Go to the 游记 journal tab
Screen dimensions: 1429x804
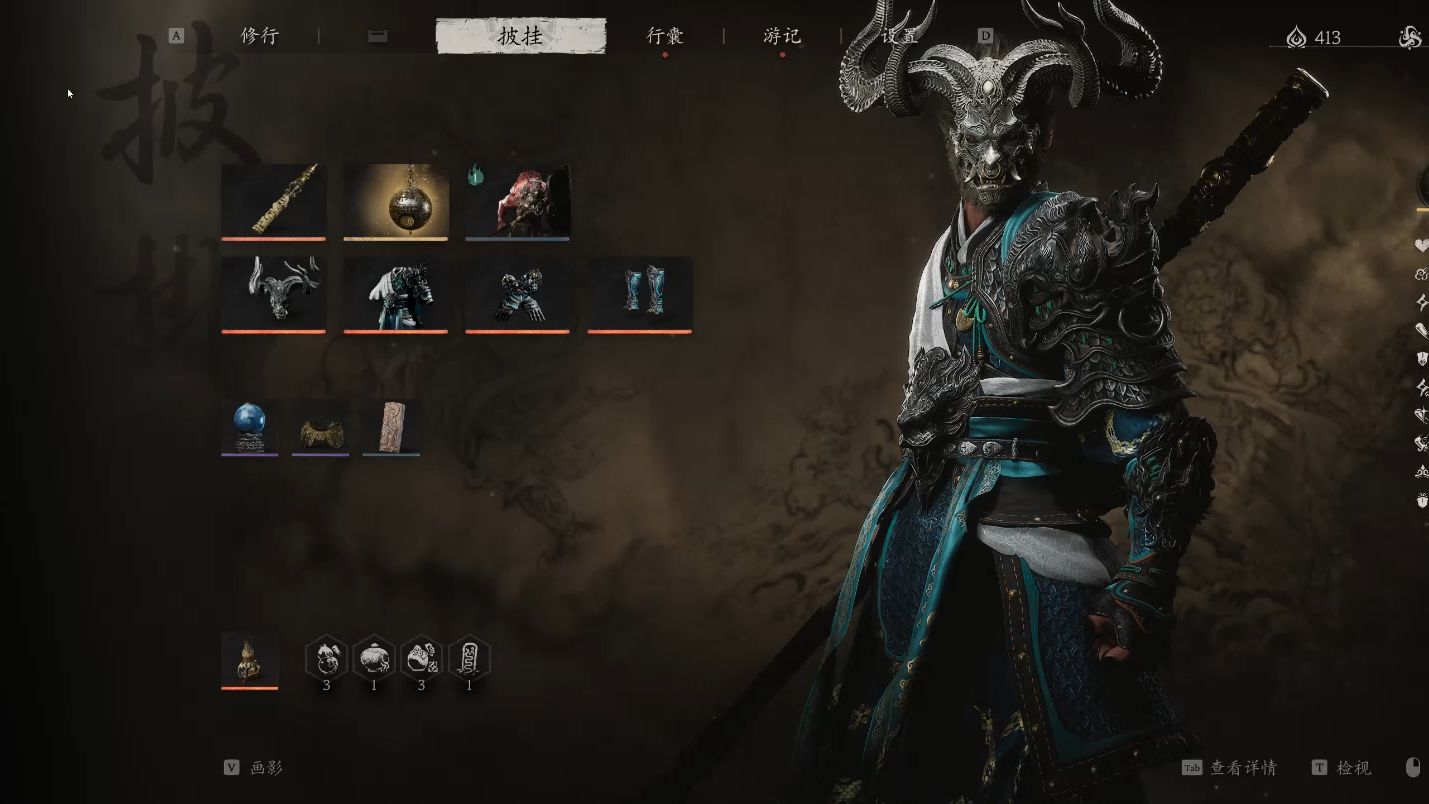782,36
